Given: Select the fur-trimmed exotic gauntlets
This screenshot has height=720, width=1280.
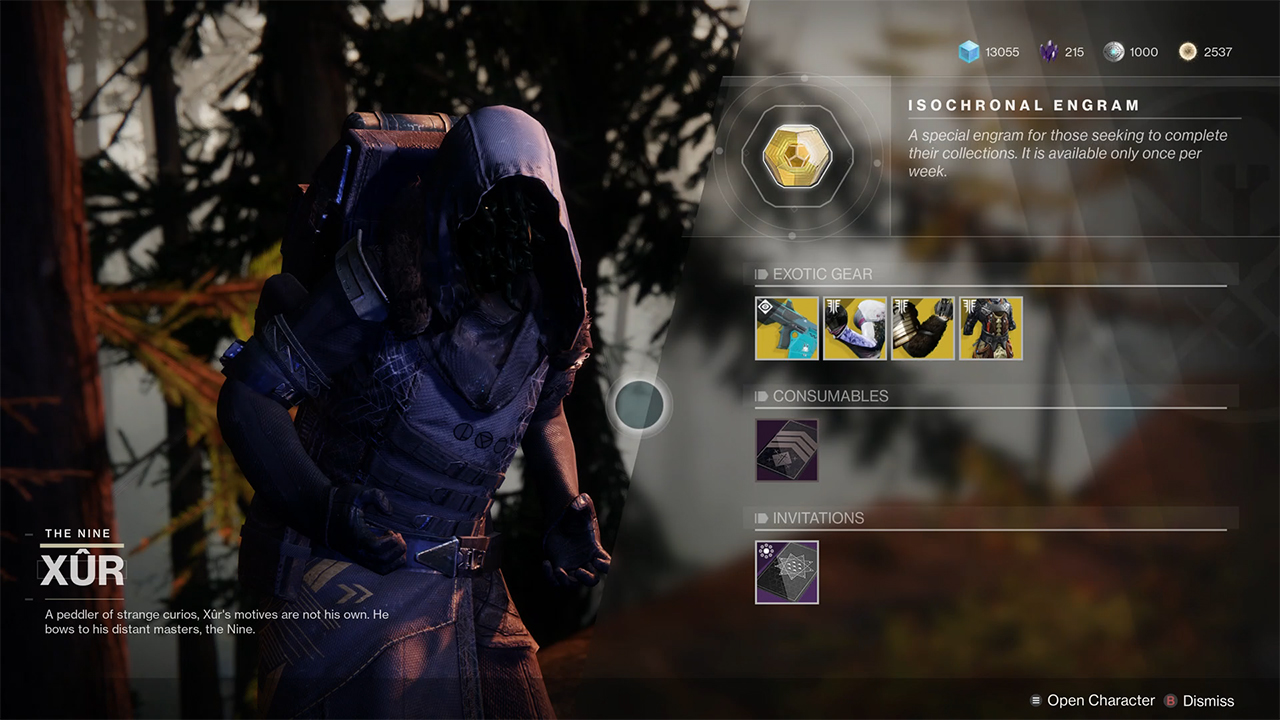Looking at the screenshot, I should click(923, 328).
